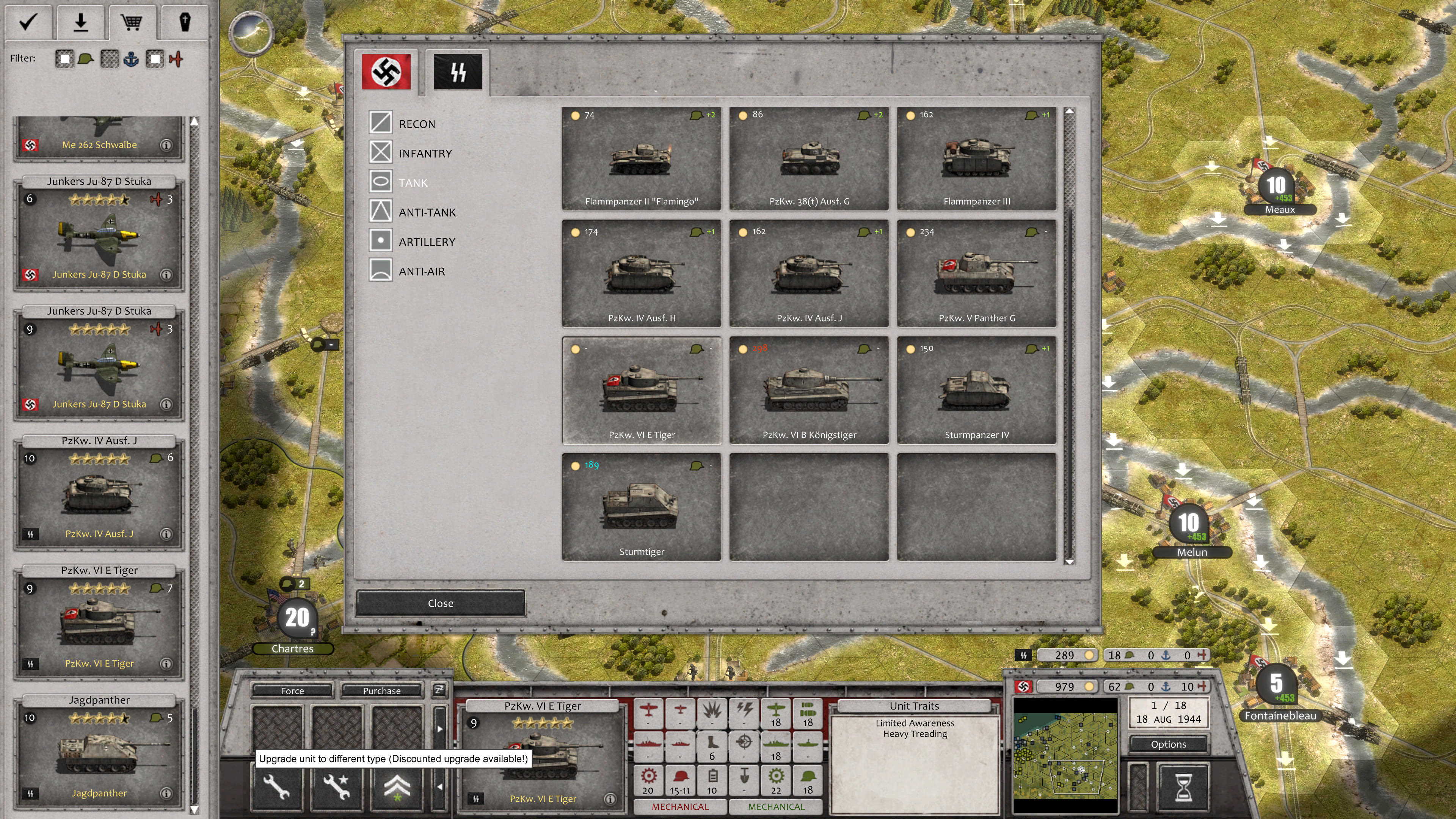Open the Options menu
Screen dimensions: 1456x819
(1168, 744)
